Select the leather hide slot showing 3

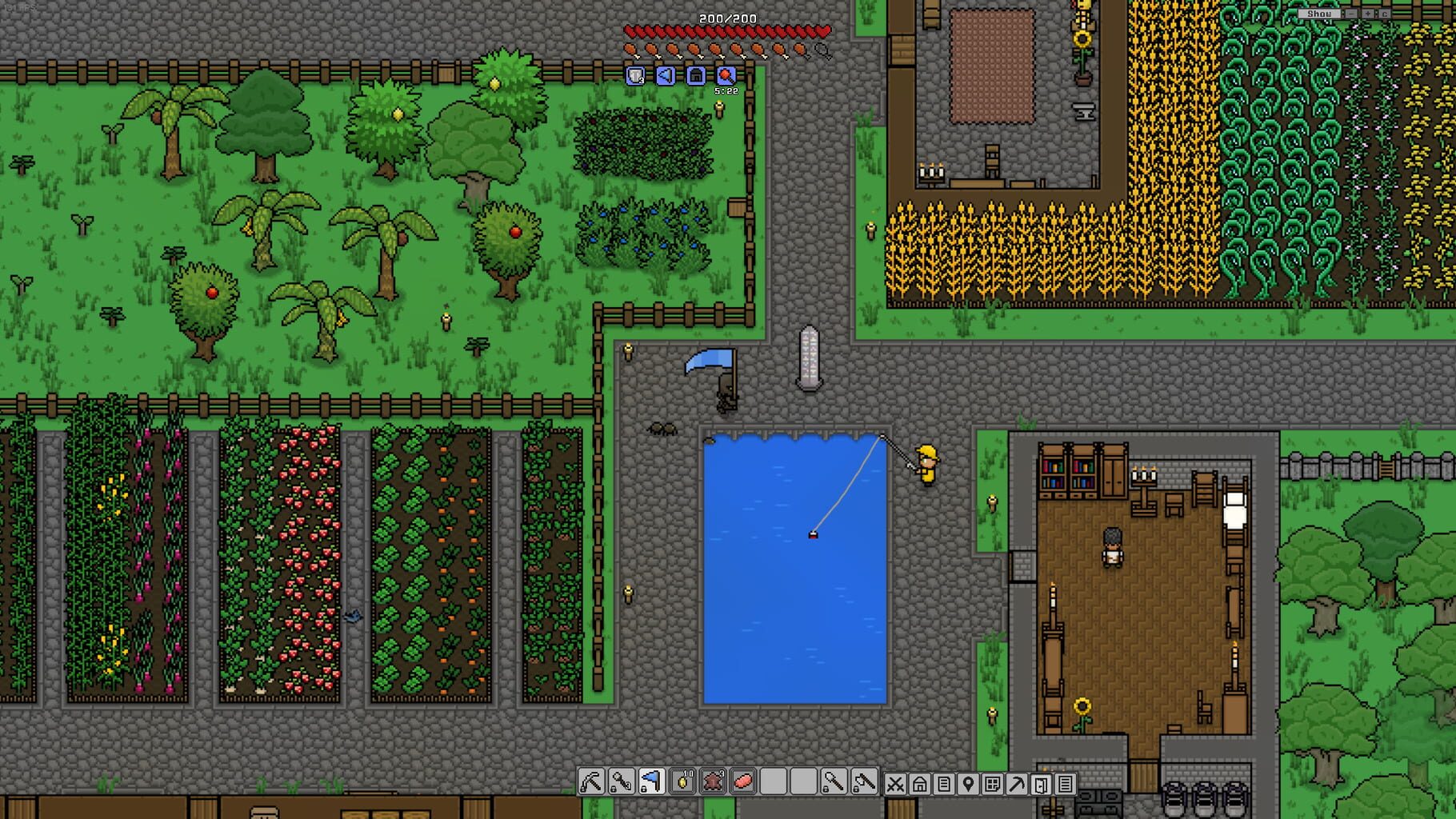point(714,784)
